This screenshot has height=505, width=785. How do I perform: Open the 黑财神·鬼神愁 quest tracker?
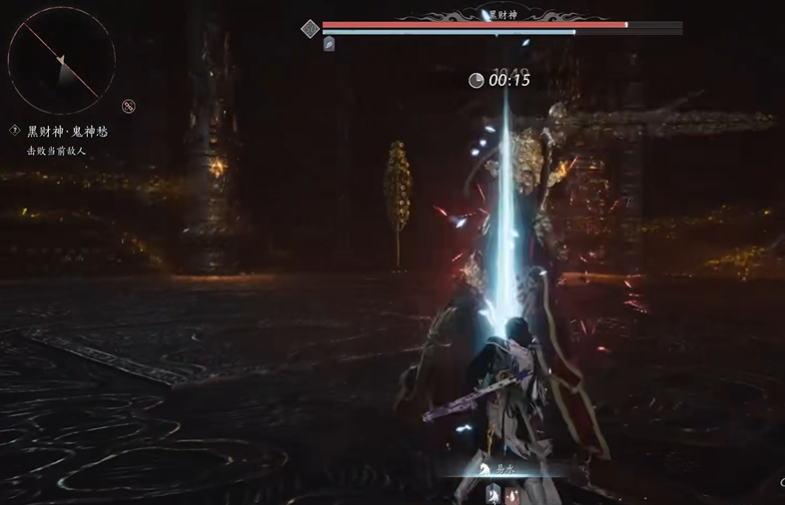point(66,131)
